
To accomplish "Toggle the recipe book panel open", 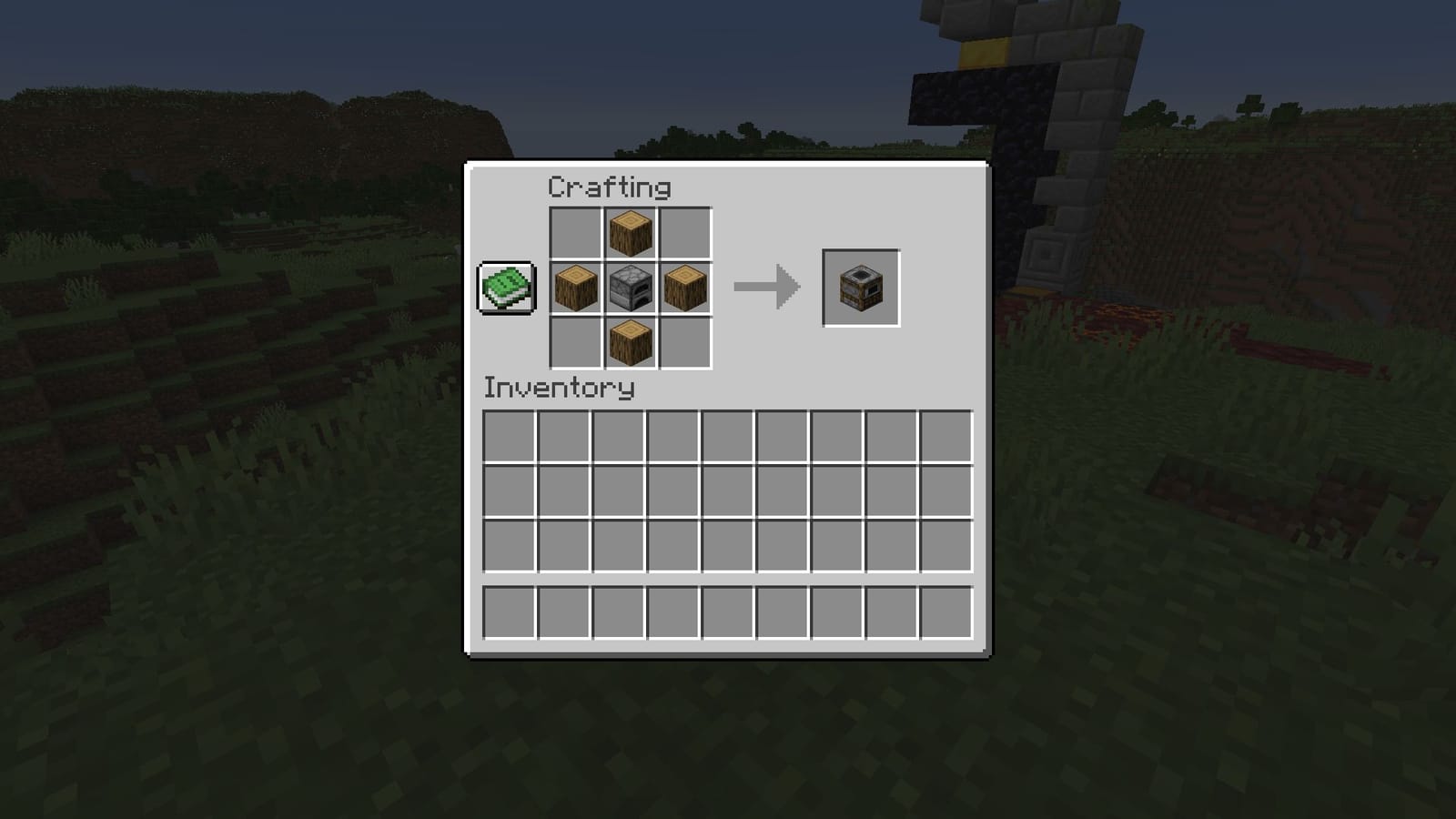I will click(506, 289).
